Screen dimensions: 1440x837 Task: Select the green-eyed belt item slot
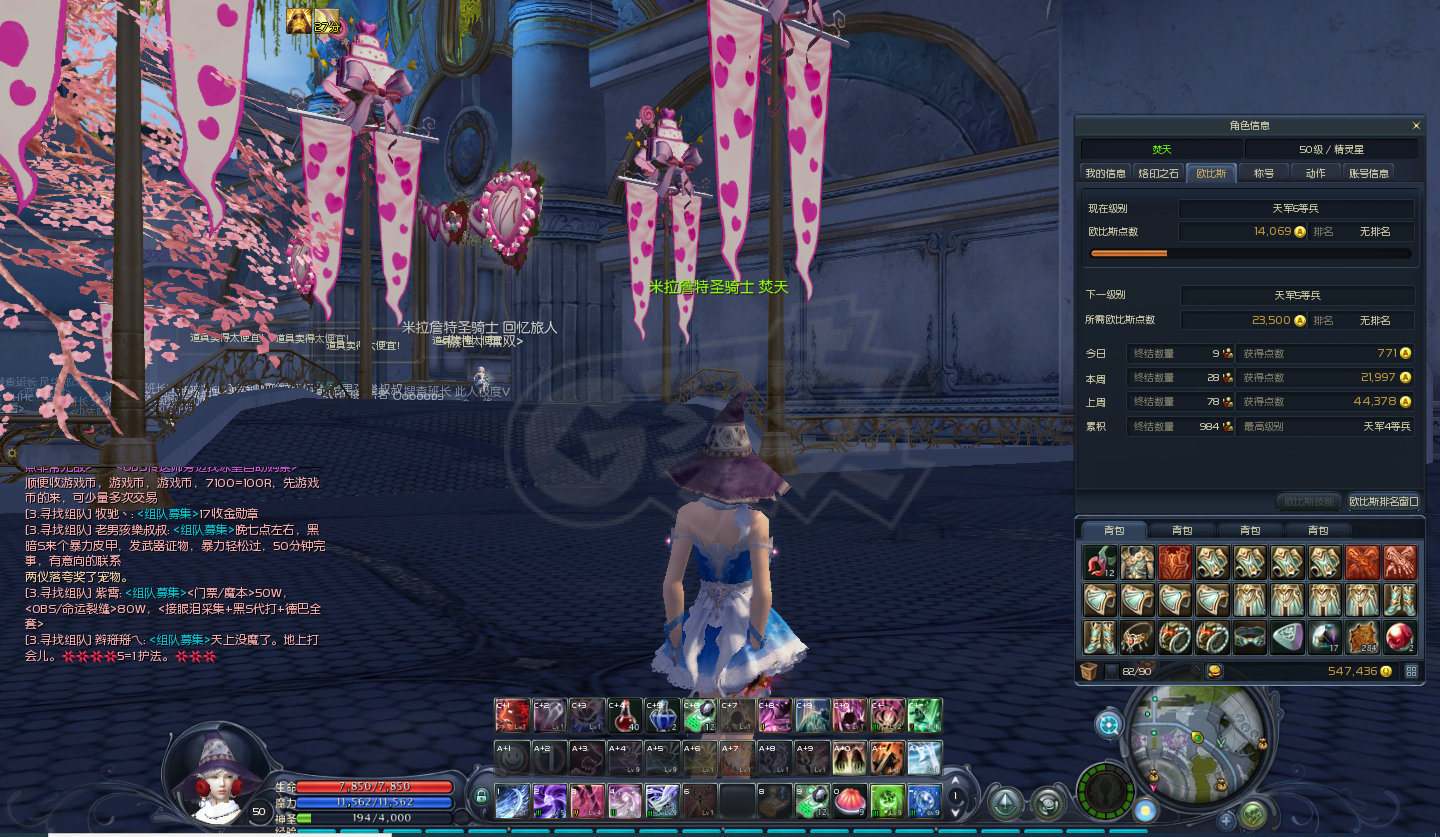(1249, 637)
